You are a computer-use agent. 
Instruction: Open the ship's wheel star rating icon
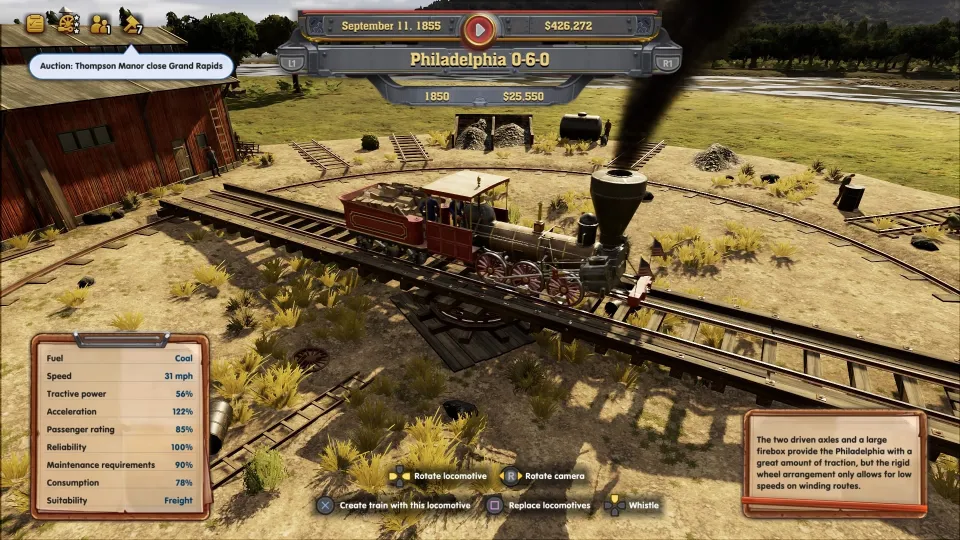(68, 23)
